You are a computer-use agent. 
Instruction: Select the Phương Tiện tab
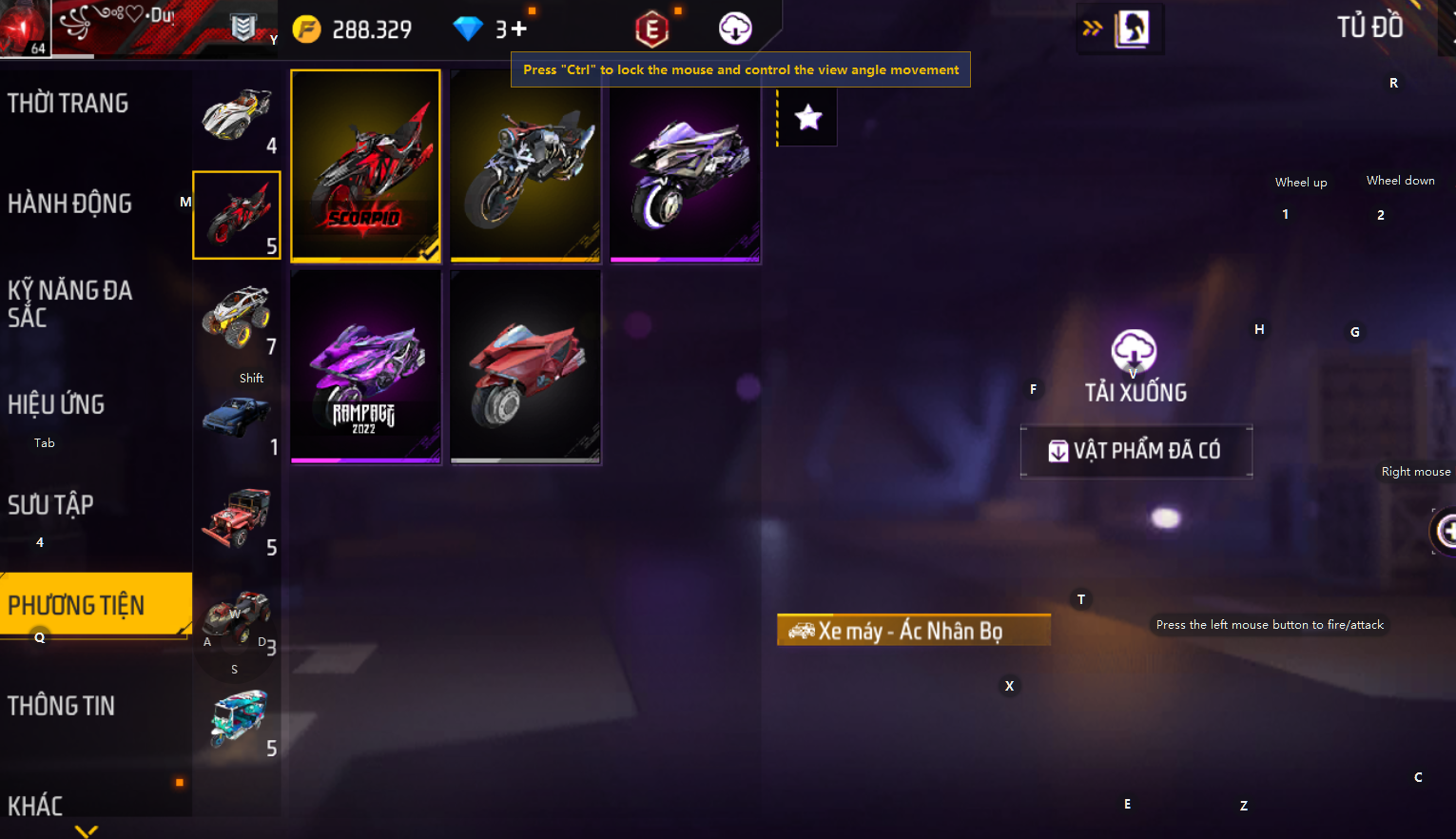[77, 605]
